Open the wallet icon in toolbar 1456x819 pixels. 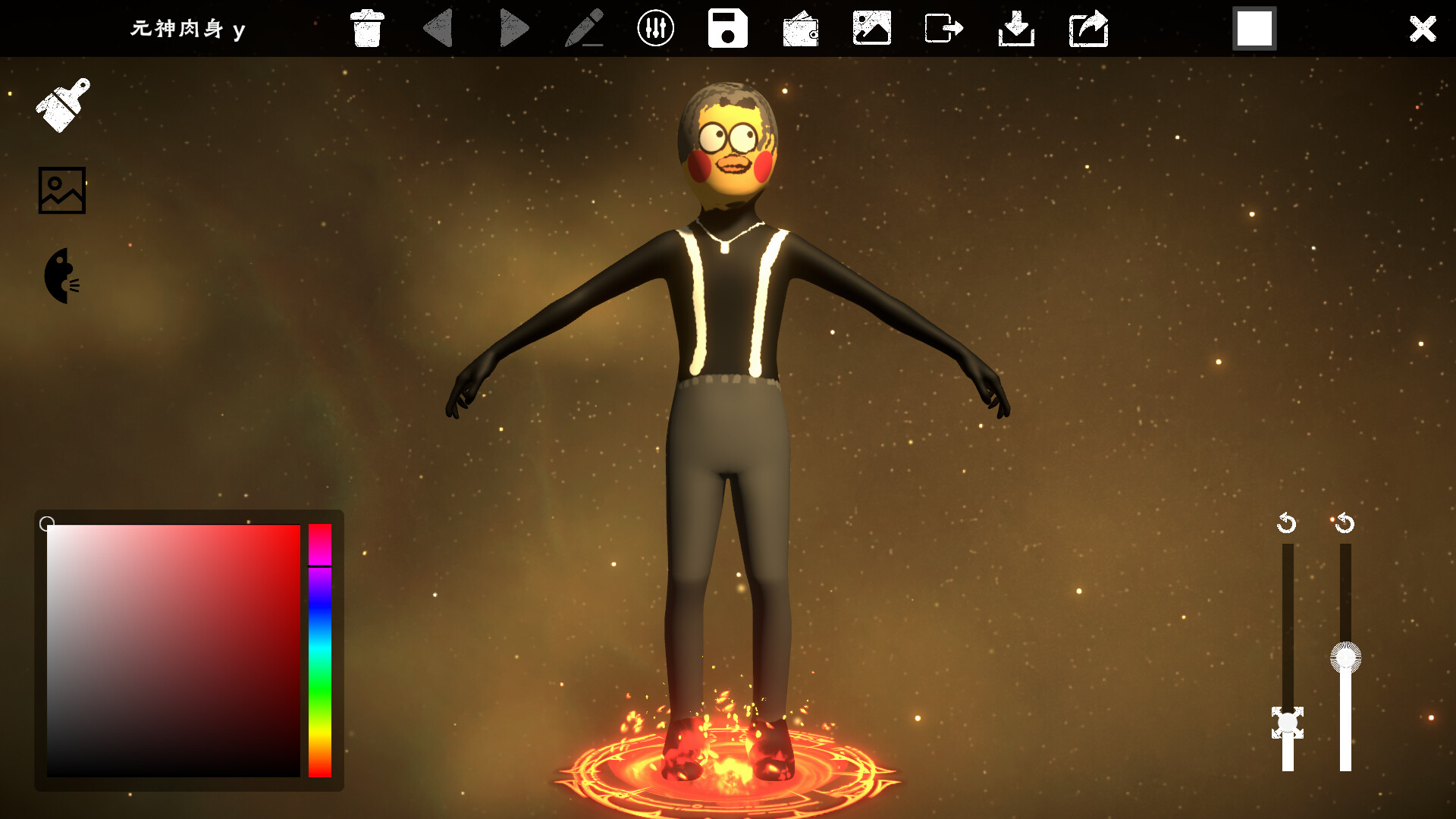click(800, 30)
